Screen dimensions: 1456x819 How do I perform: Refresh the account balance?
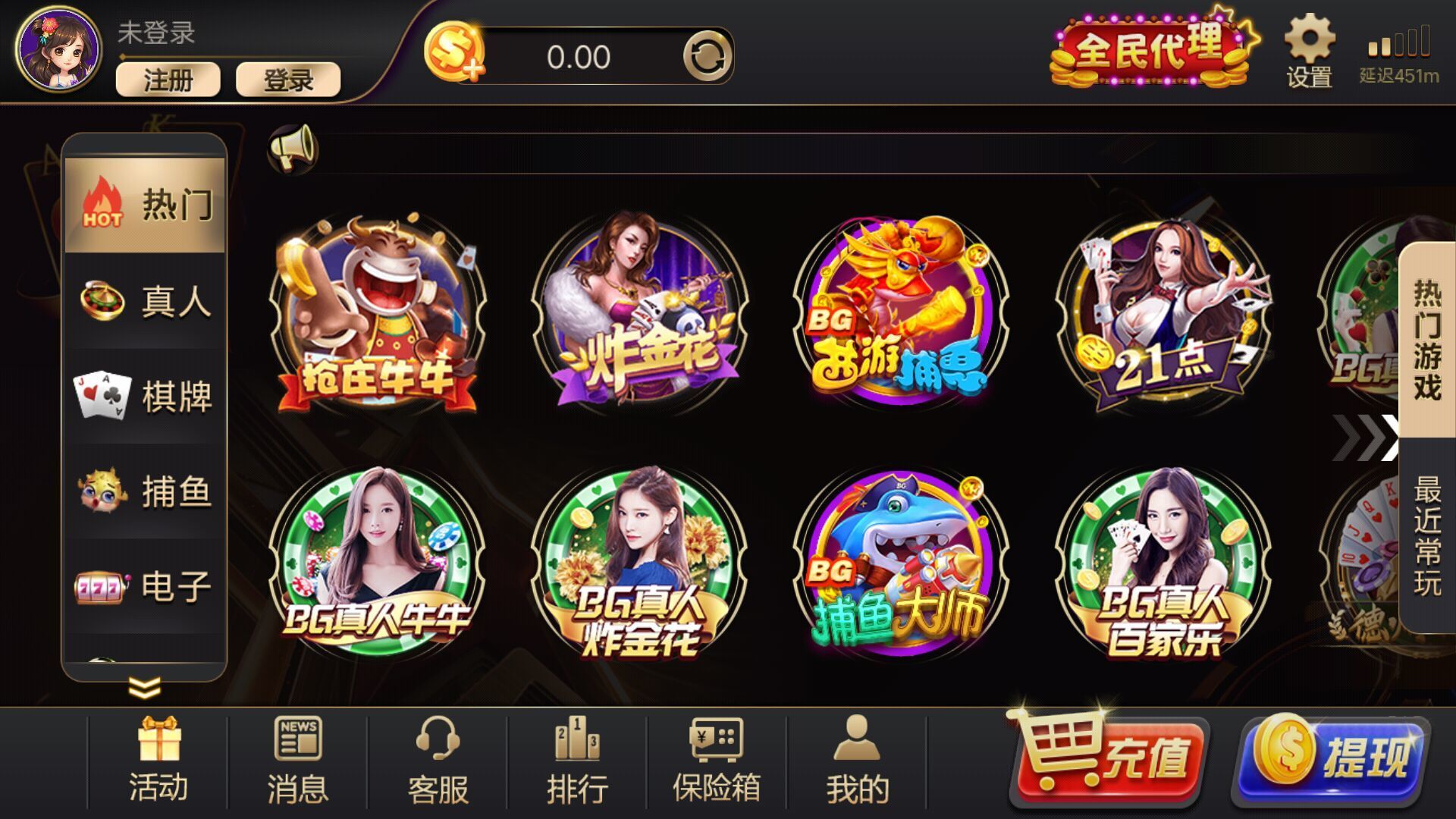point(707,53)
